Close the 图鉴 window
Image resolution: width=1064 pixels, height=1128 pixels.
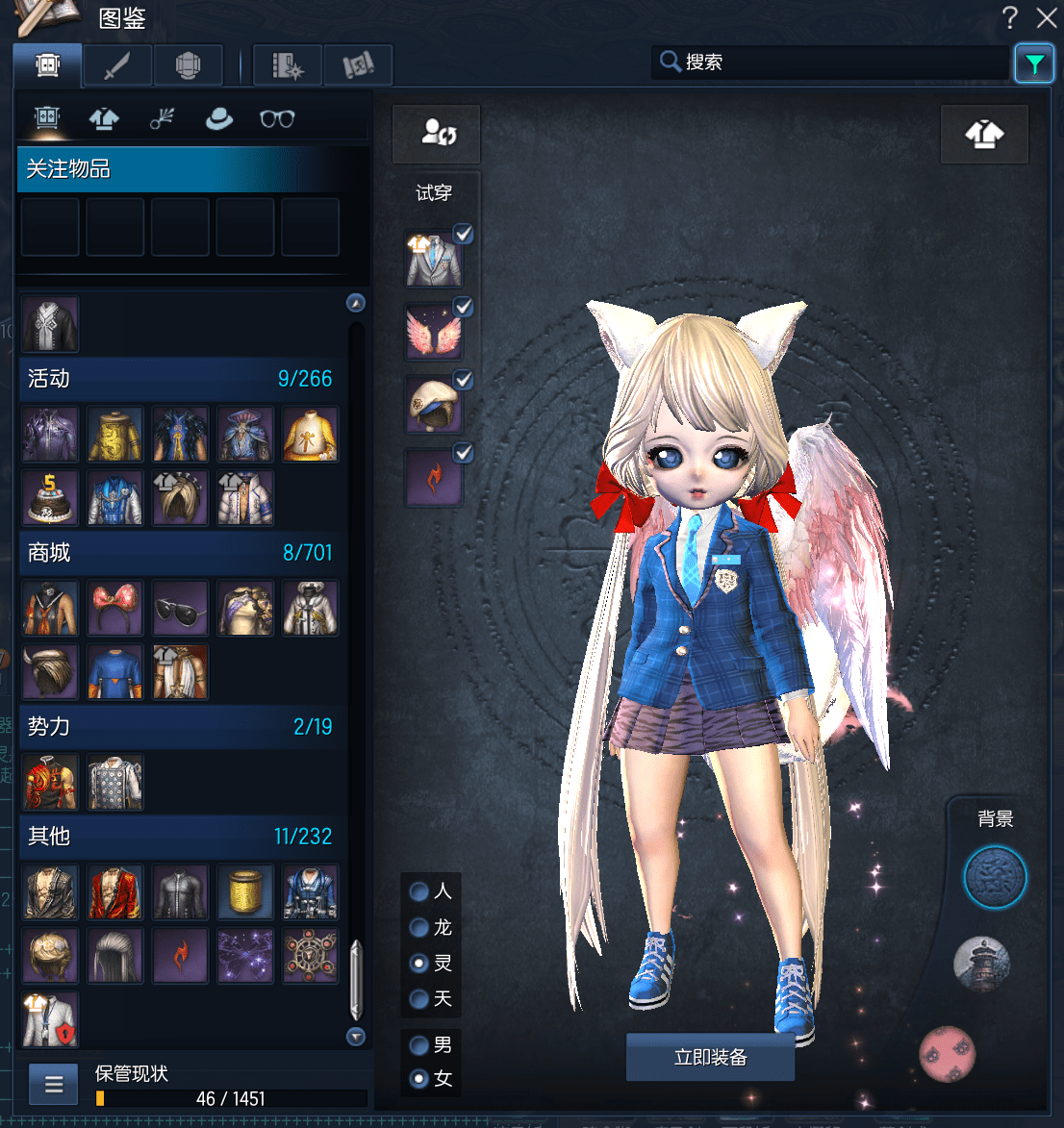(1047, 17)
